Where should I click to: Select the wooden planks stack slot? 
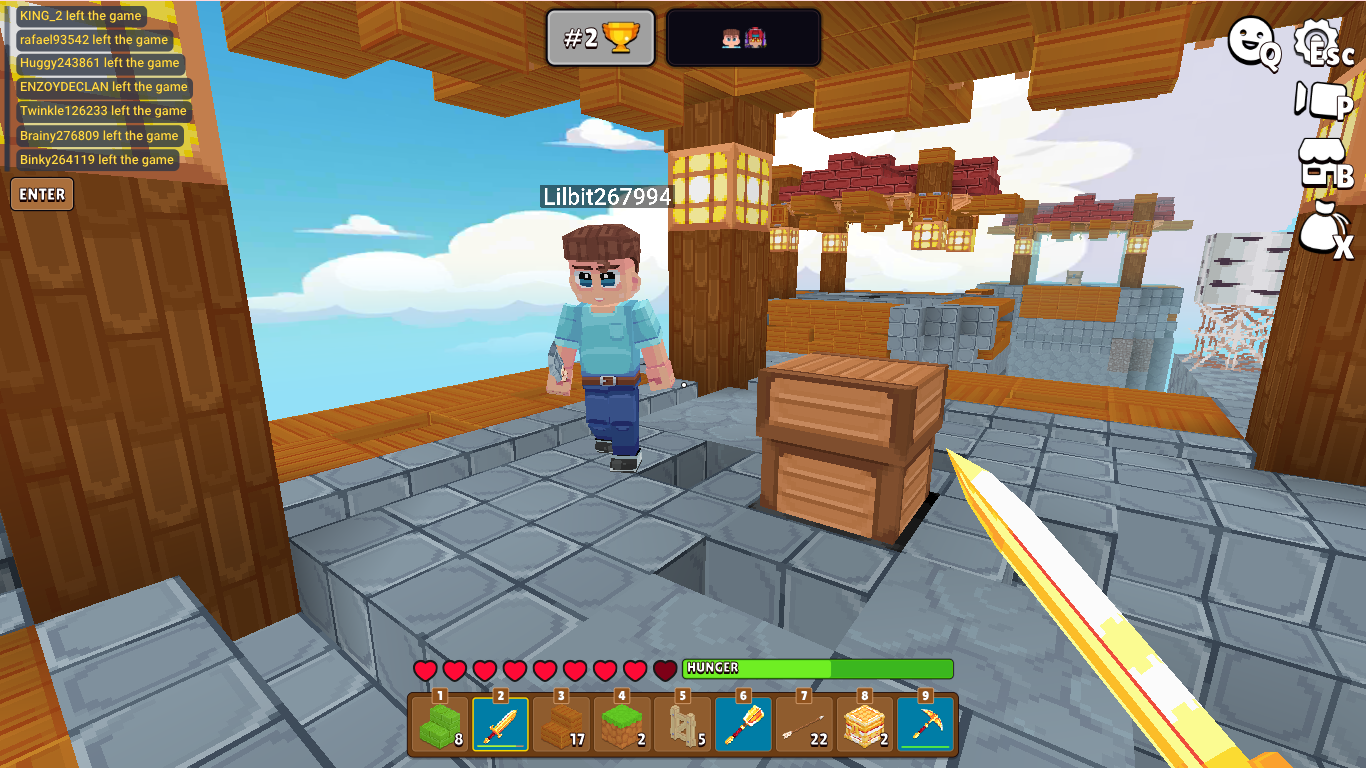coord(561,724)
